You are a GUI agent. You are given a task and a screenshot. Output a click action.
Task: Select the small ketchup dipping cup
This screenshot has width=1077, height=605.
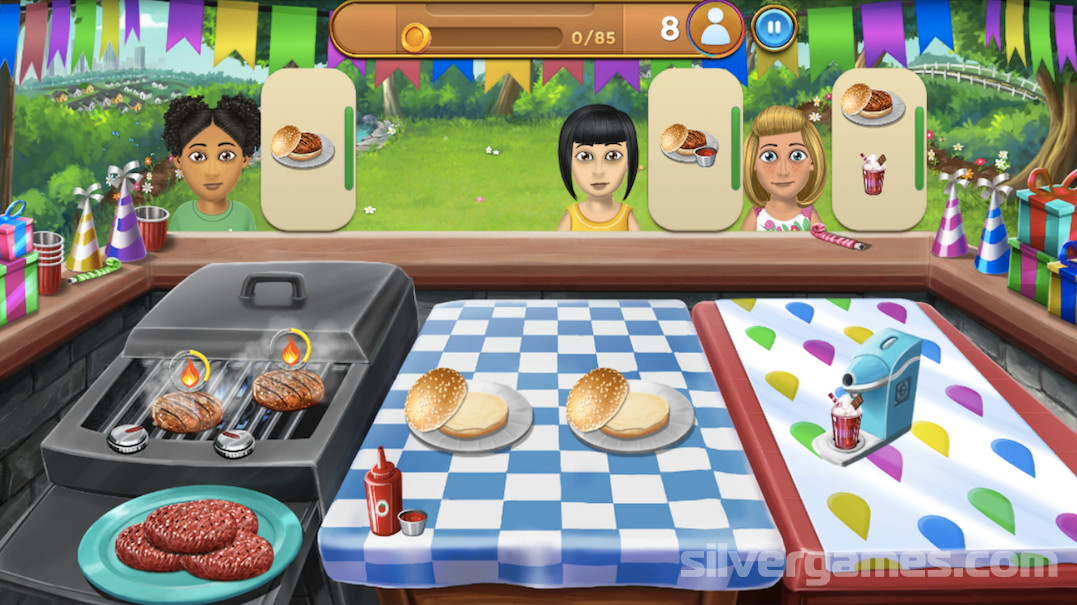412,521
